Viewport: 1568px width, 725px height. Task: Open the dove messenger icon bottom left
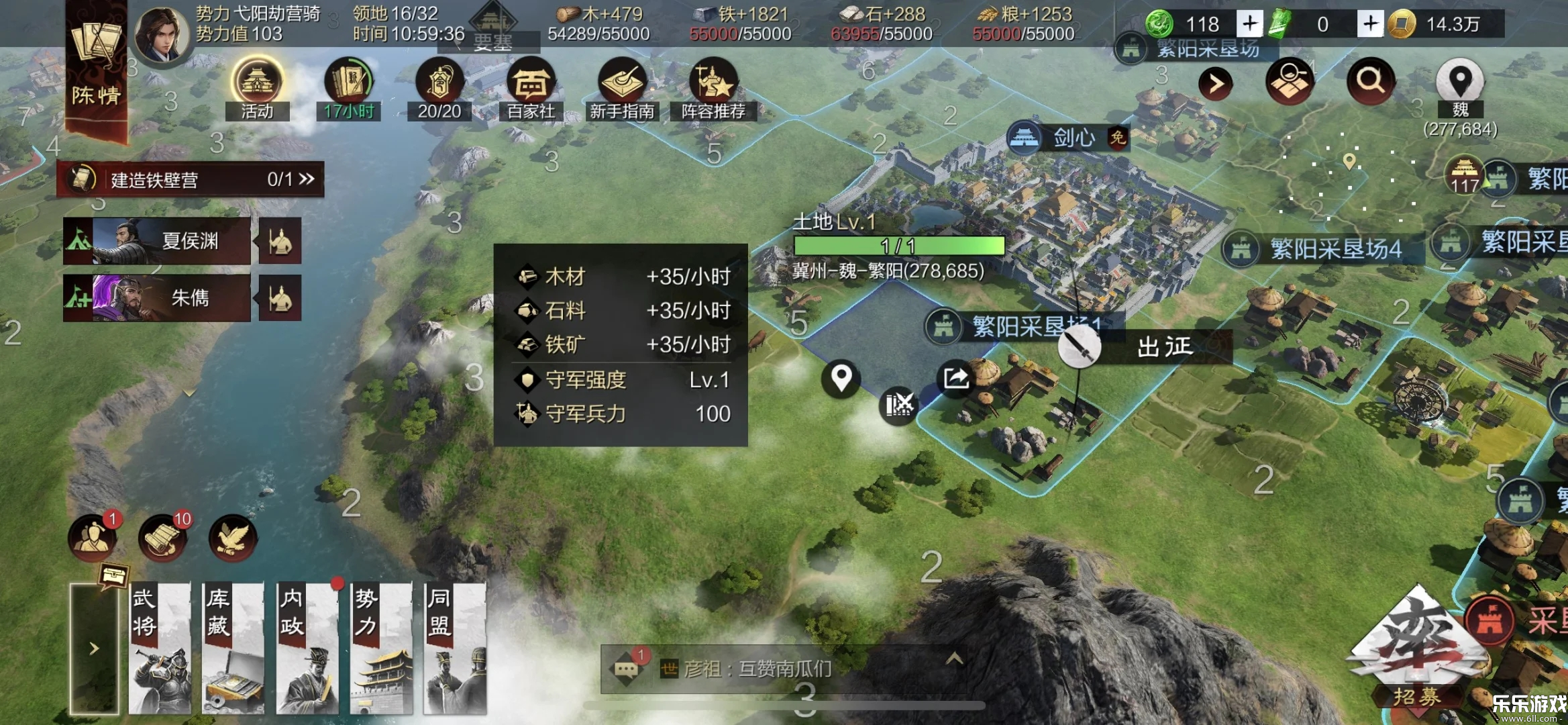[231, 537]
